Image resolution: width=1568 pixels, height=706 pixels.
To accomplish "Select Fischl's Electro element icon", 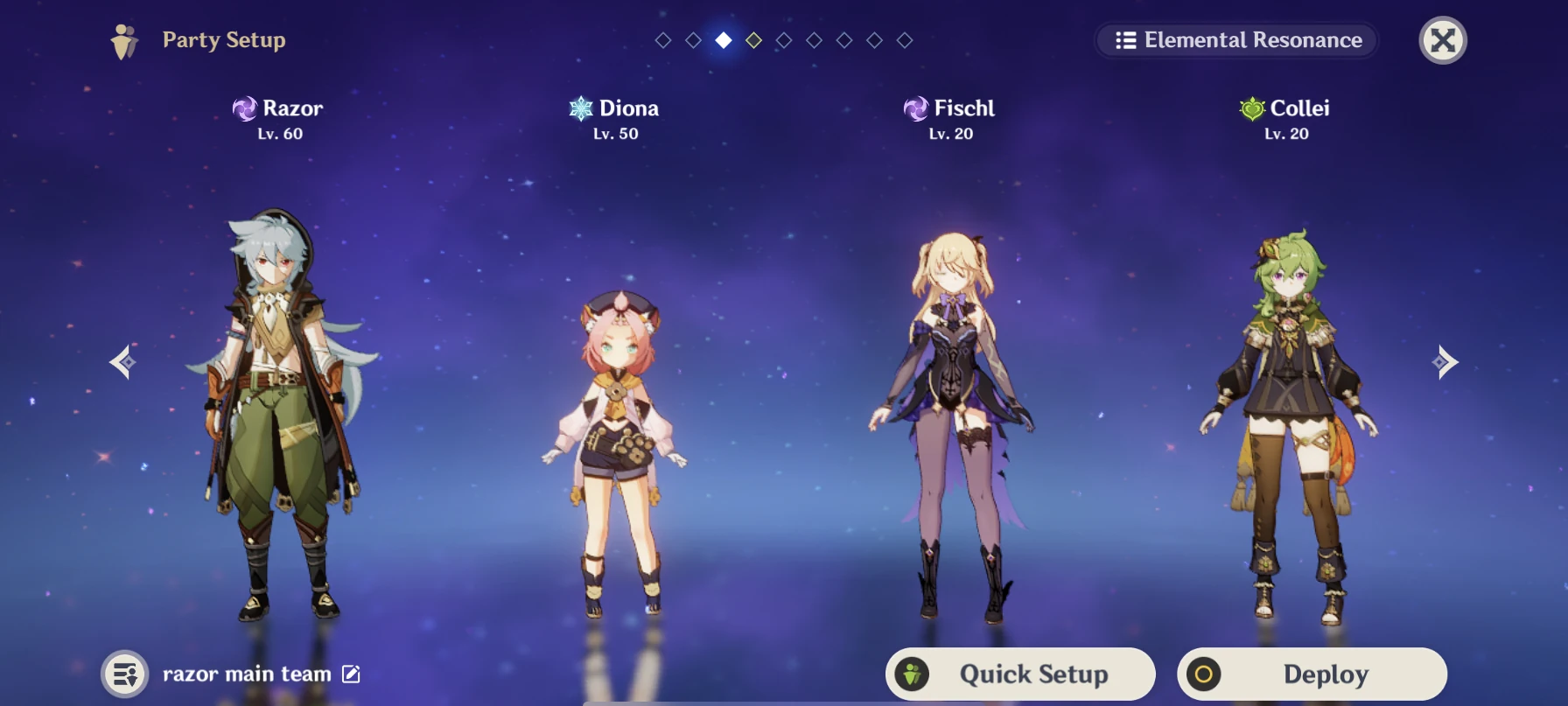I will [917, 108].
